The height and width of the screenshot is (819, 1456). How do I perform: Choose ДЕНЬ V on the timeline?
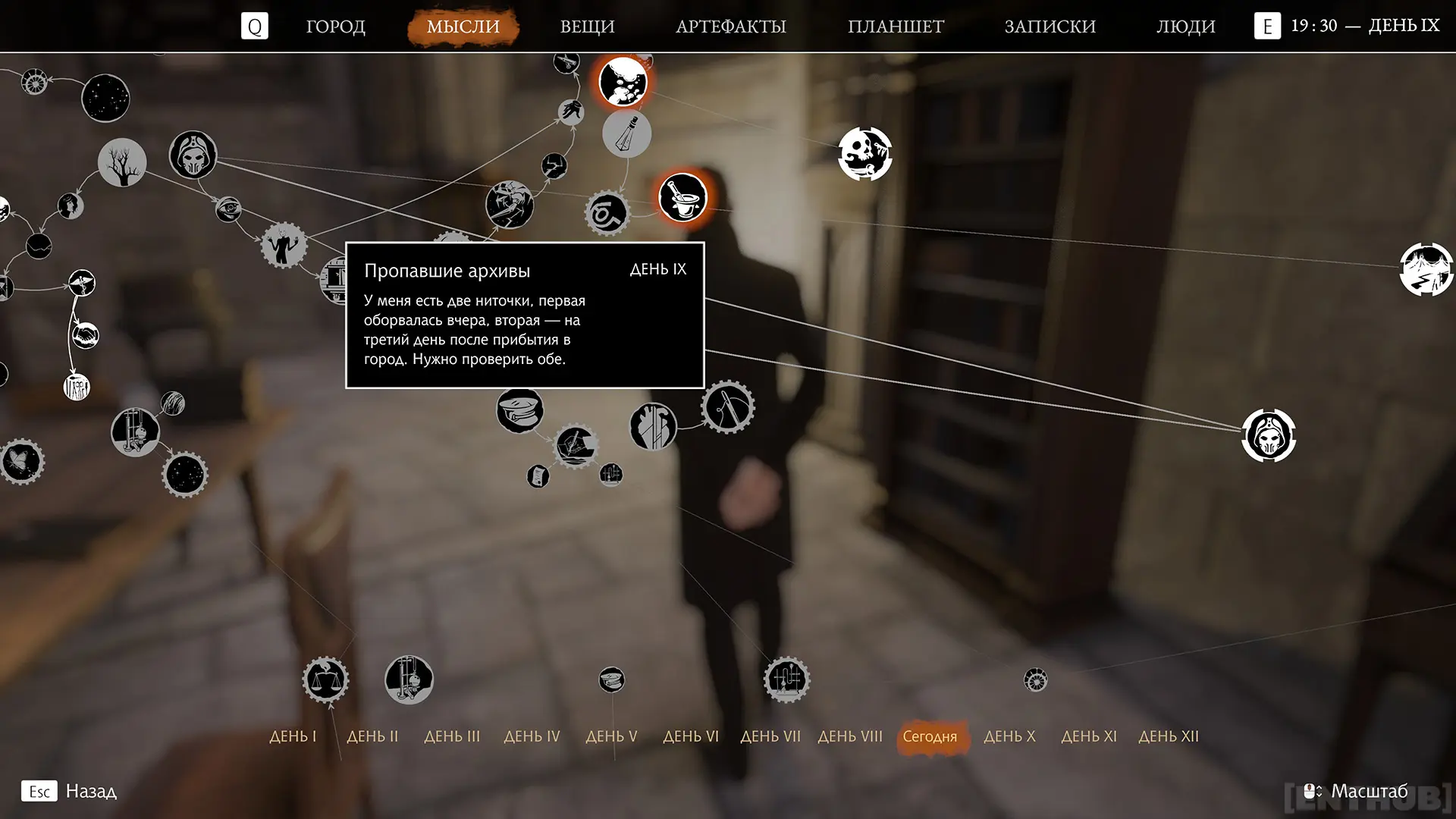coord(611,736)
